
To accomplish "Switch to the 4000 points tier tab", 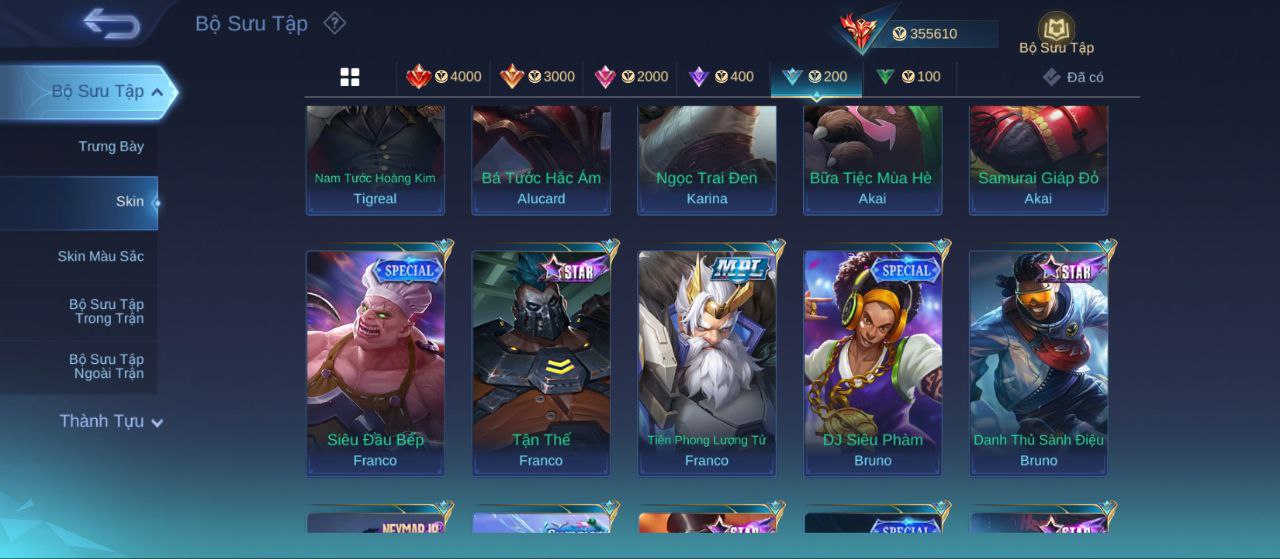I will tap(443, 77).
